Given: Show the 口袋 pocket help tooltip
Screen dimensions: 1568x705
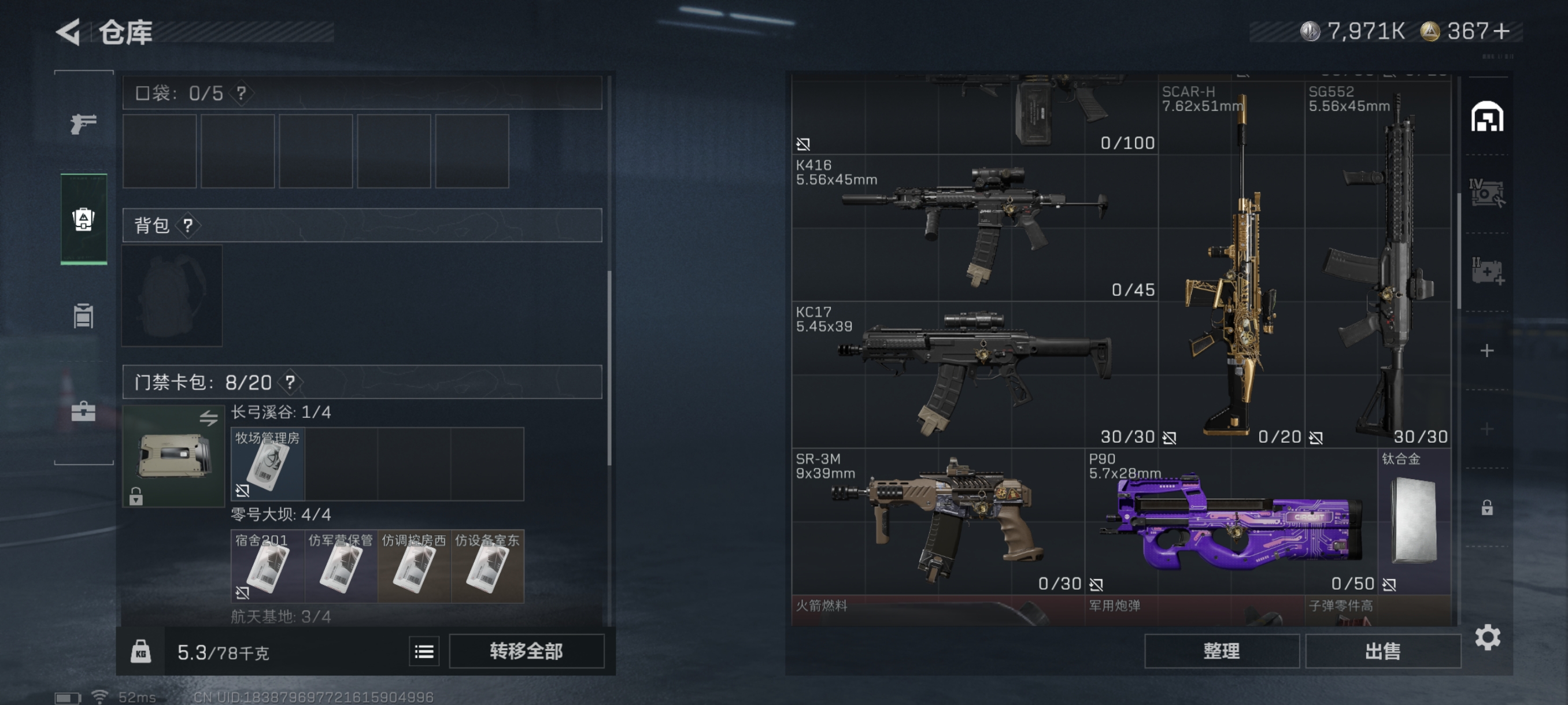Looking at the screenshot, I should click(242, 93).
